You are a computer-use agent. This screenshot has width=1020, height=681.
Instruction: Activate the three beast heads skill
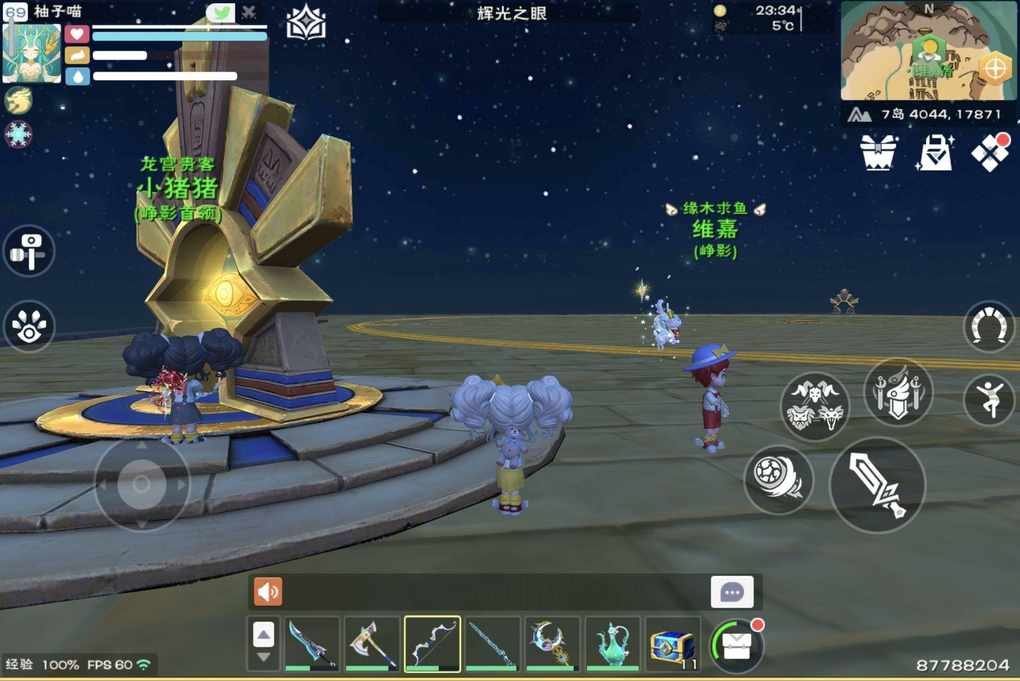815,407
